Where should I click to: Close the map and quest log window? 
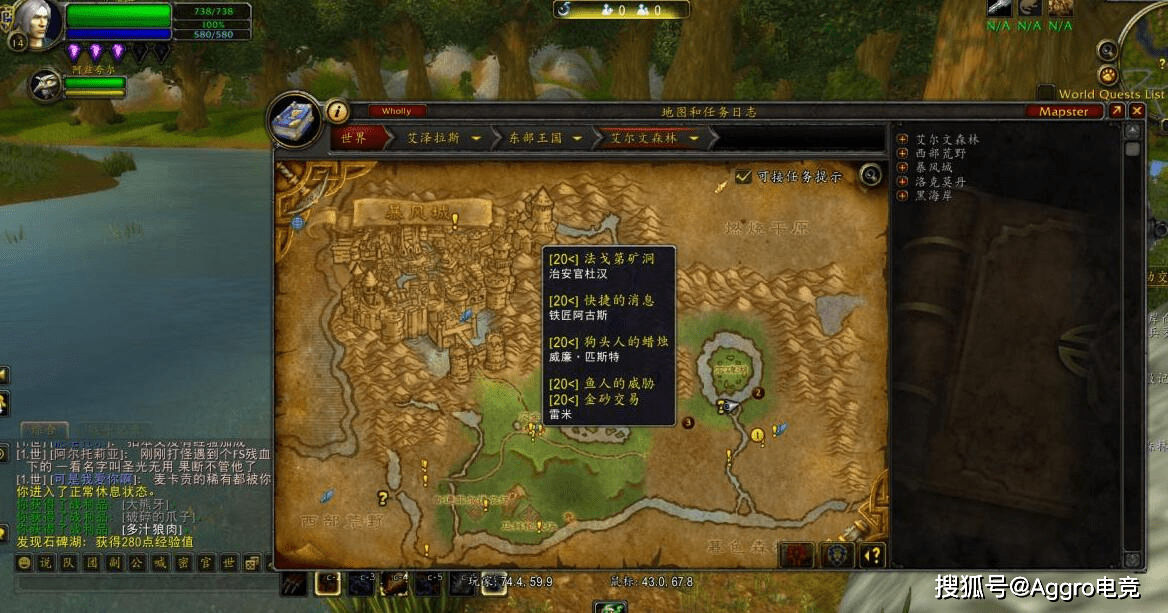1136,111
